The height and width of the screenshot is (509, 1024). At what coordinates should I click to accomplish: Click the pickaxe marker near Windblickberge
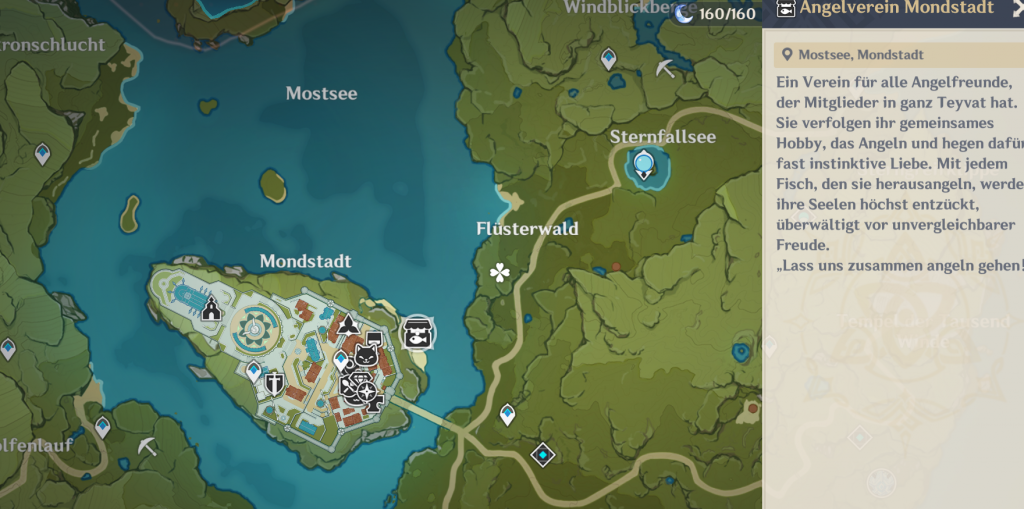pos(665,68)
